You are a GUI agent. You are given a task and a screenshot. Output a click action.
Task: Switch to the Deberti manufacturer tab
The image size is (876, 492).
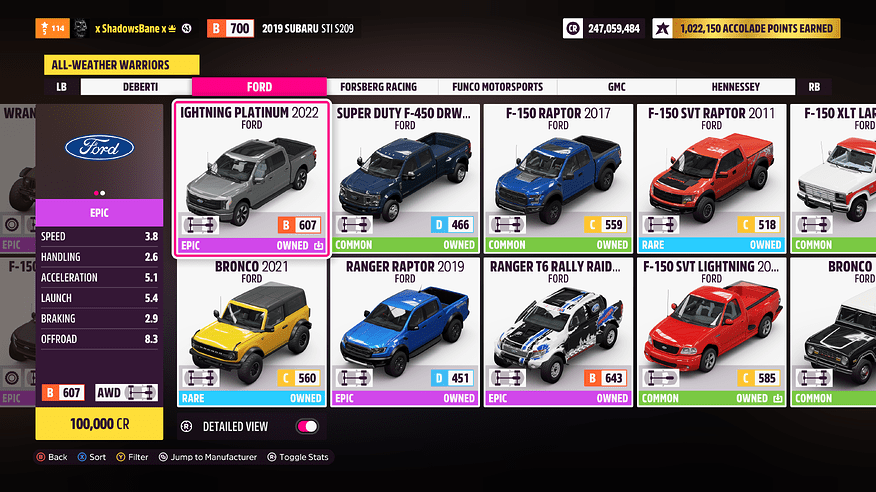click(x=120, y=87)
